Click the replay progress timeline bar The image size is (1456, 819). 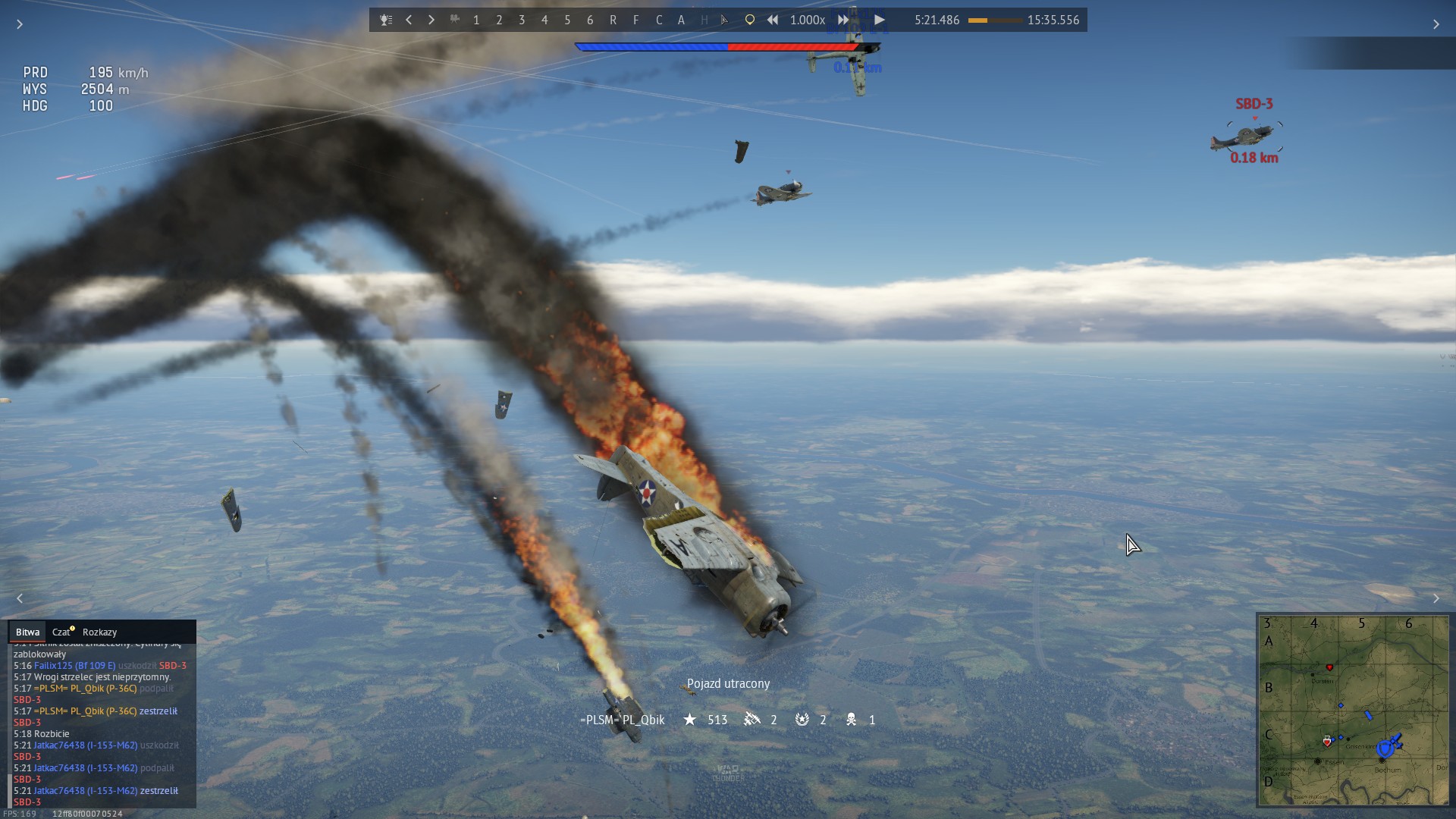(x=994, y=20)
